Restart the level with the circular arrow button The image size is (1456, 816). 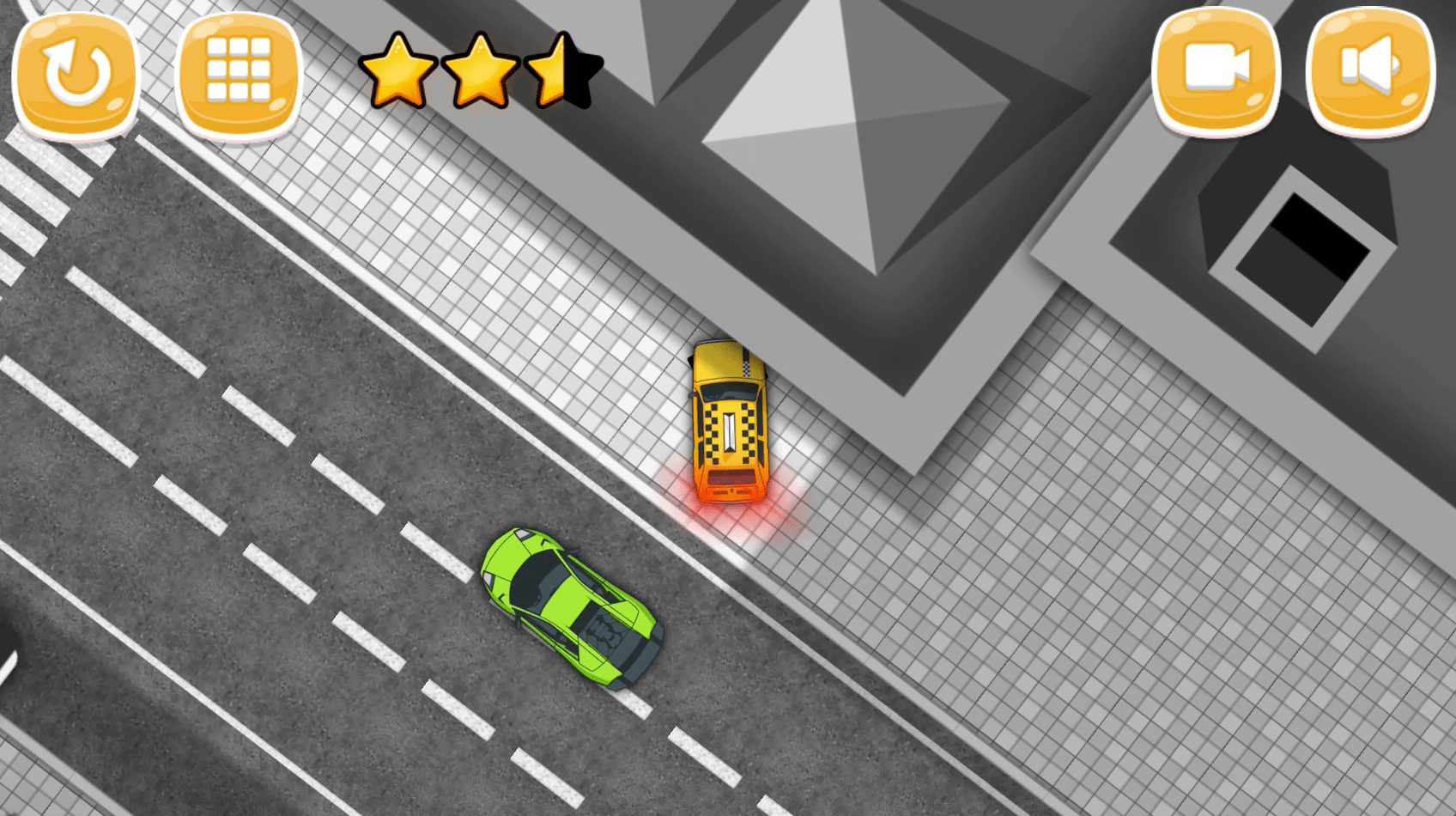pos(76,72)
